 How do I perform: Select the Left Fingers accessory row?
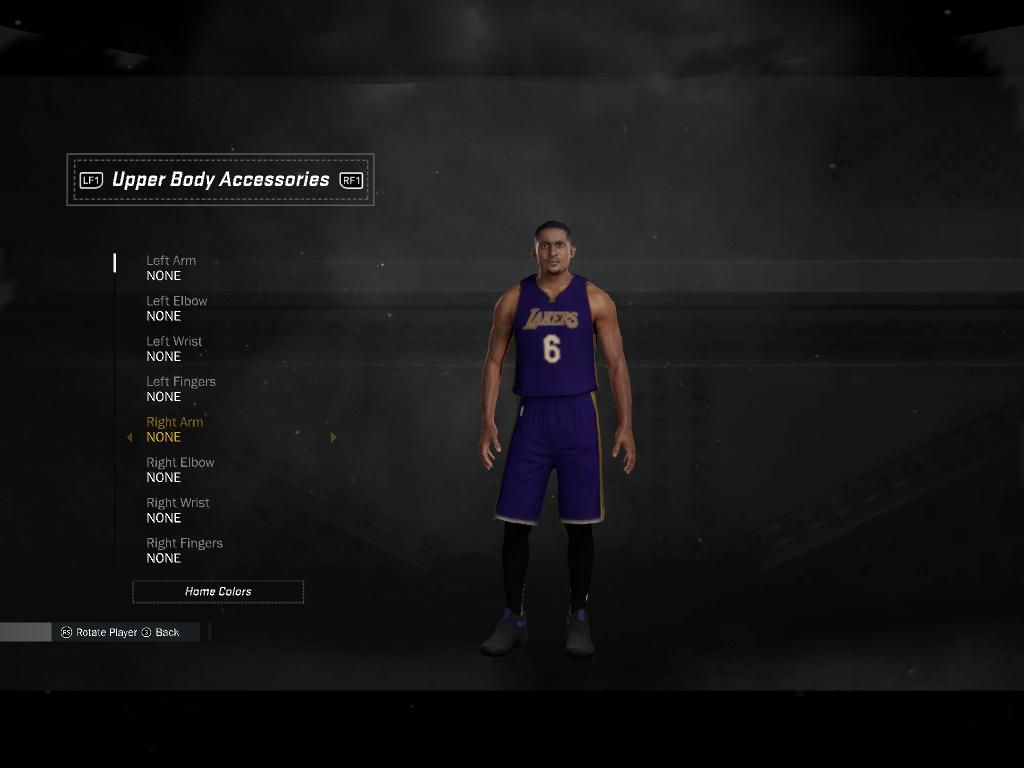click(181, 389)
